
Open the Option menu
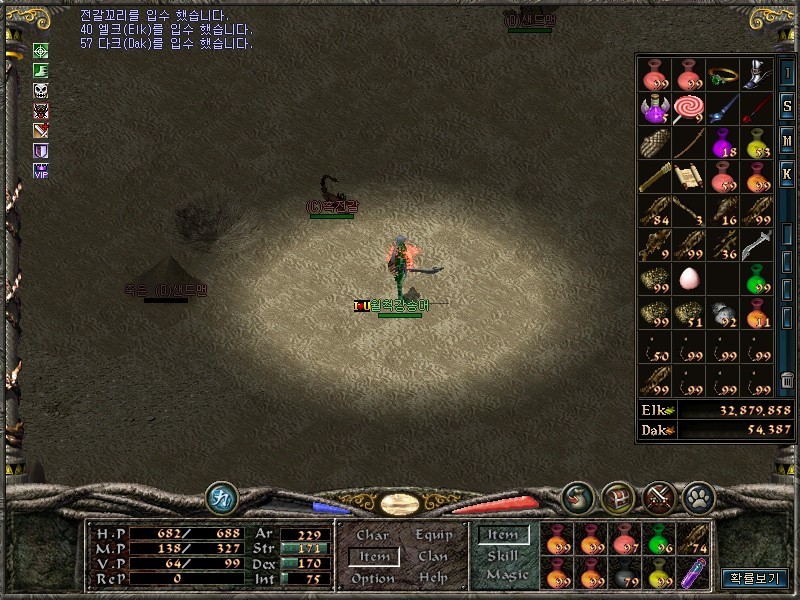pyautogui.click(x=373, y=579)
